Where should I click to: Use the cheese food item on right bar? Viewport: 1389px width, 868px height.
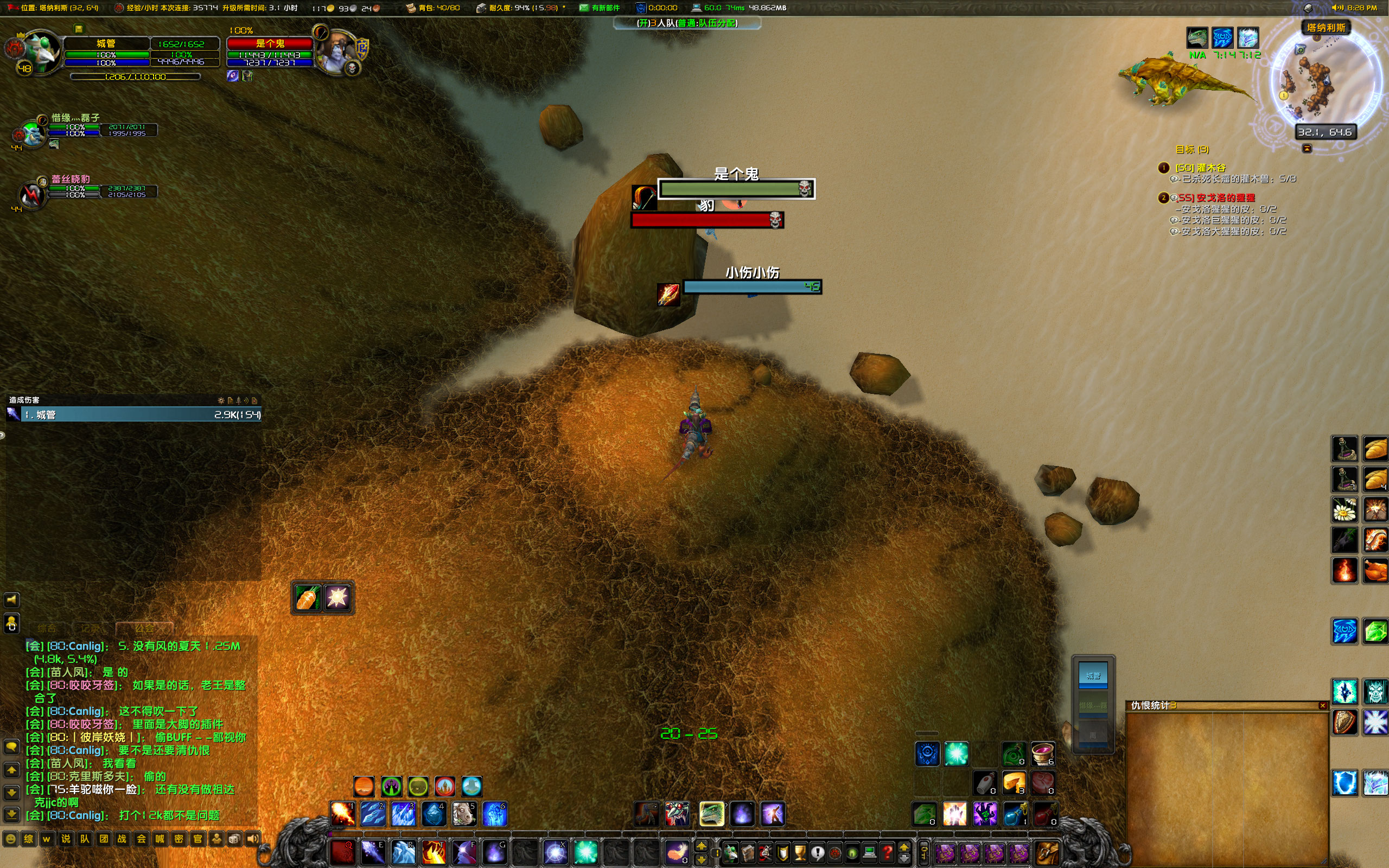click(x=1015, y=783)
